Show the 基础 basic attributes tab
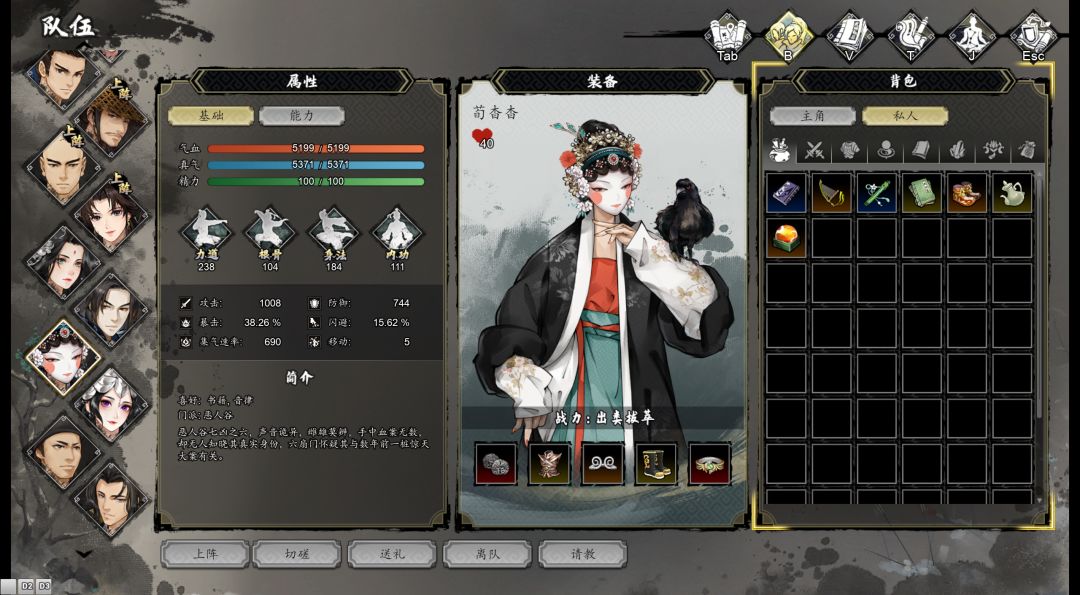1080x595 pixels. pos(211,116)
